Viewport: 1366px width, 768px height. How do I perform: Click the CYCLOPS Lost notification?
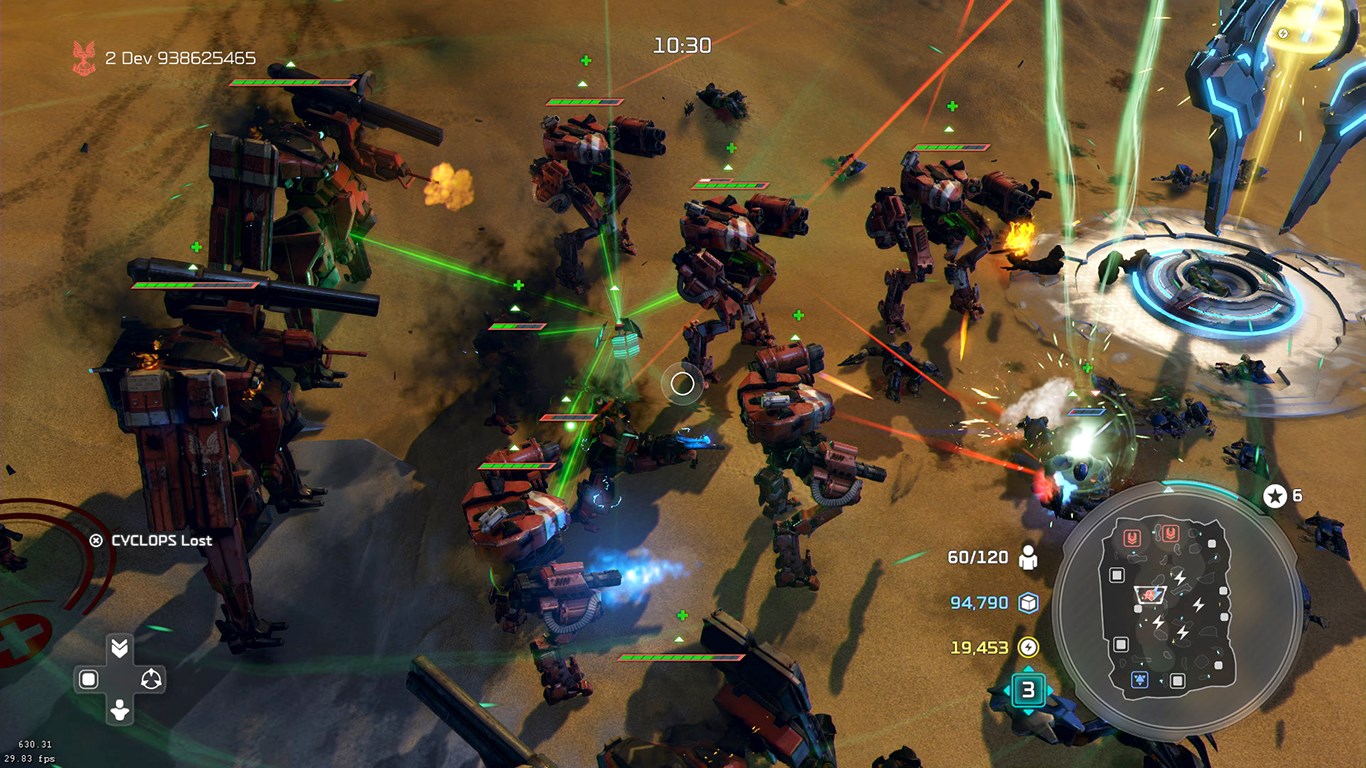click(152, 540)
